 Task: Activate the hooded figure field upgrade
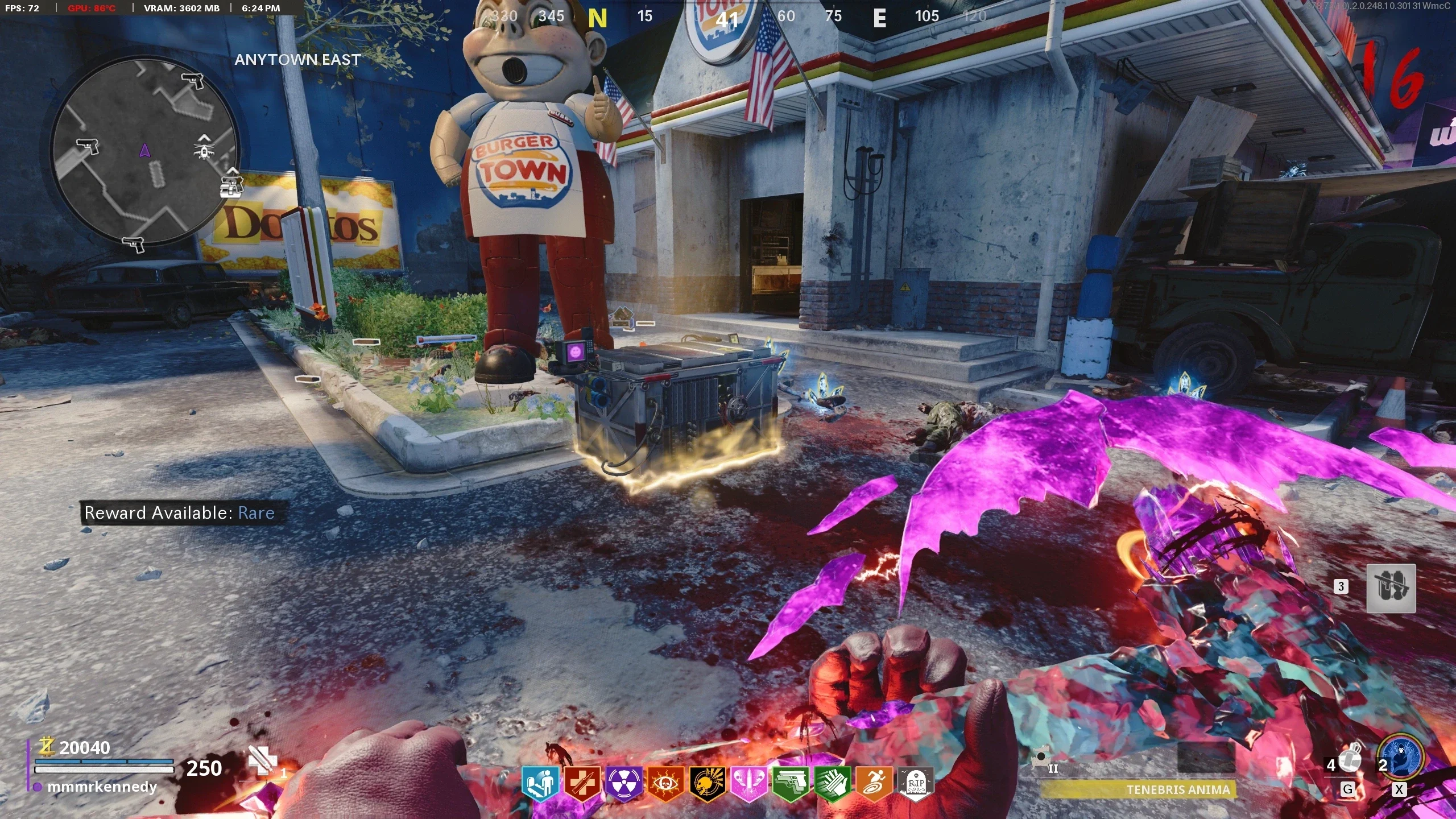(x=1400, y=757)
